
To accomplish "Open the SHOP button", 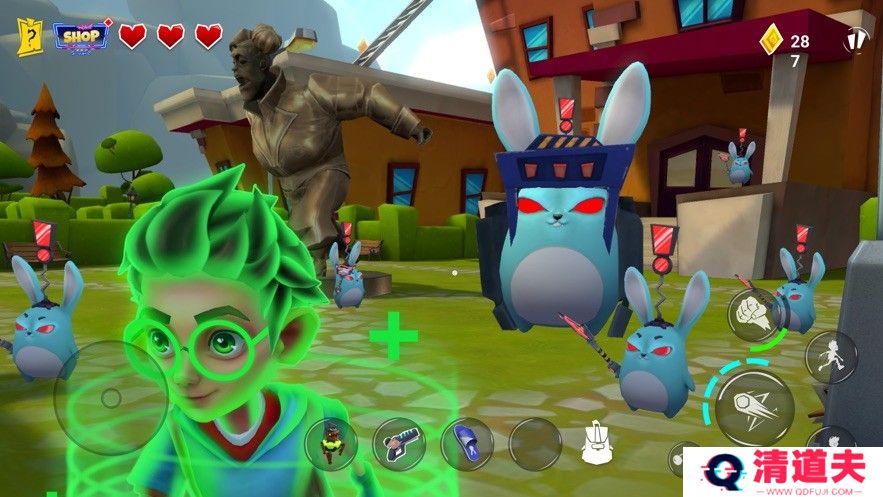I will click(x=80, y=36).
